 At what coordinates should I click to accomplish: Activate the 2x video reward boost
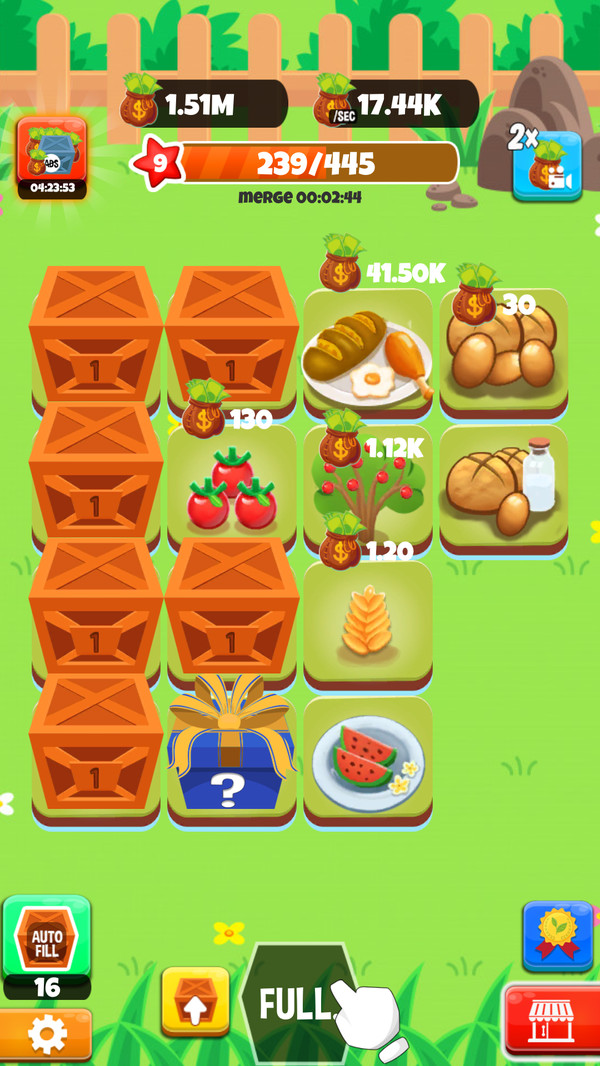(x=546, y=166)
